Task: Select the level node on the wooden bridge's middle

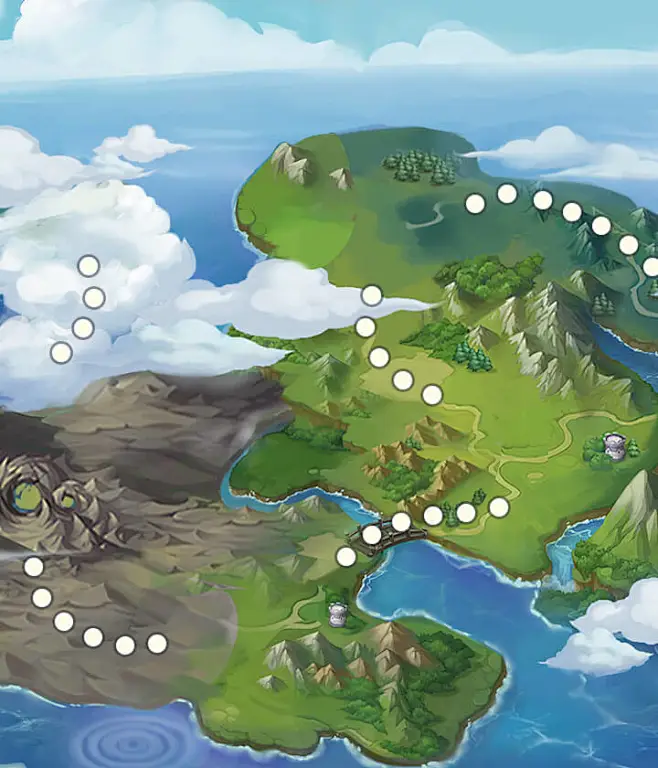Action: (401, 521)
